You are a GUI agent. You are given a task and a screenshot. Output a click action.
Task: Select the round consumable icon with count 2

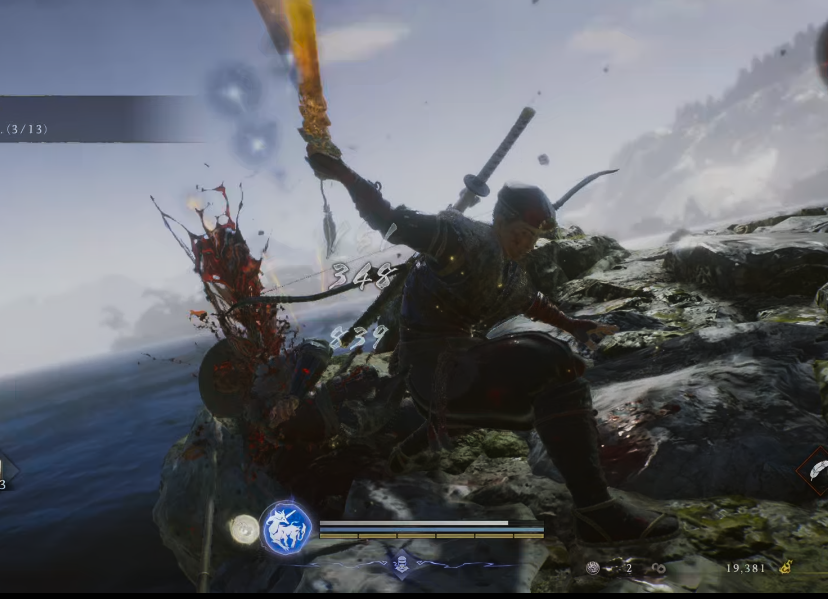coord(593,568)
